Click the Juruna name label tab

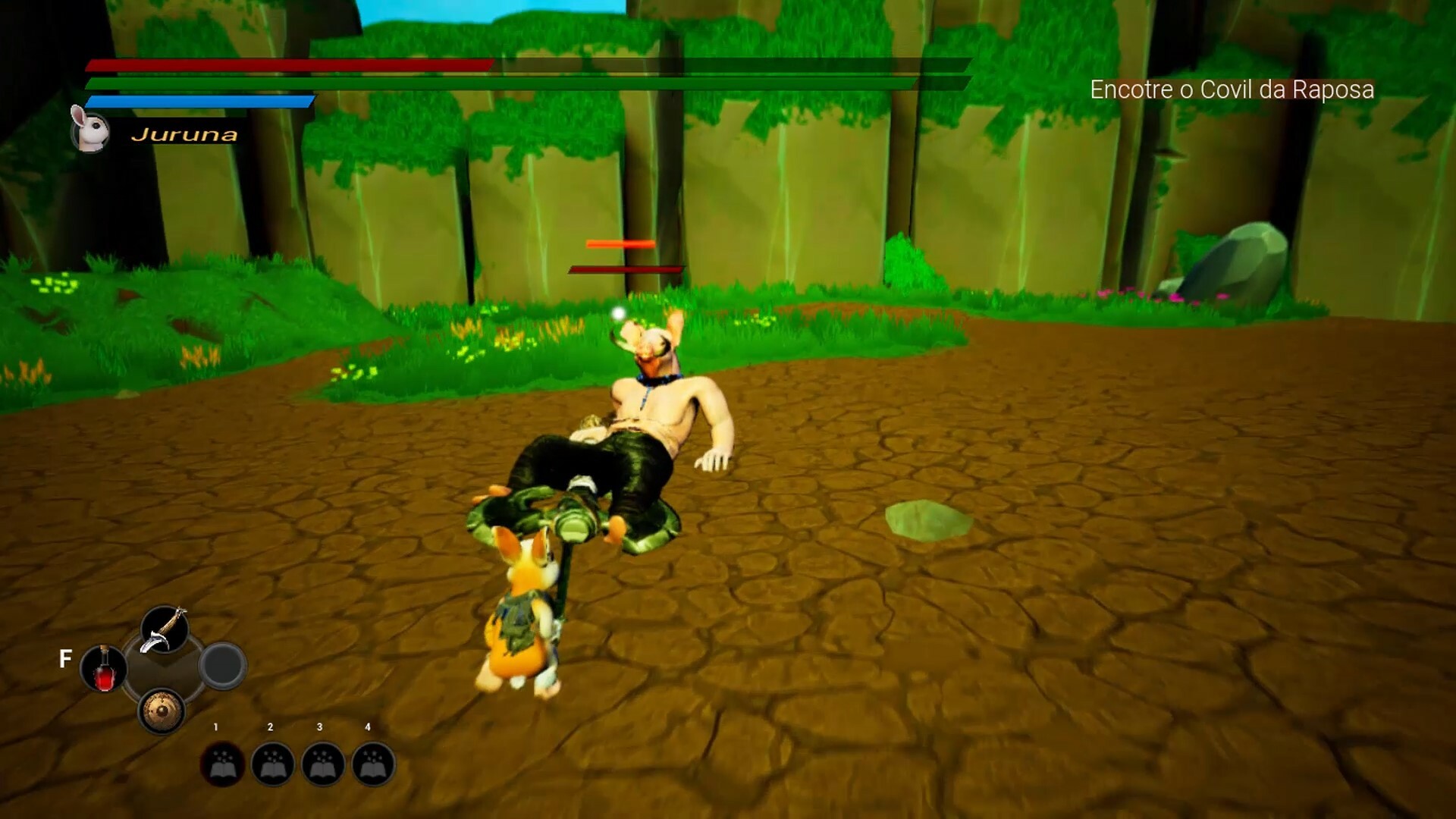pyautogui.click(x=184, y=135)
